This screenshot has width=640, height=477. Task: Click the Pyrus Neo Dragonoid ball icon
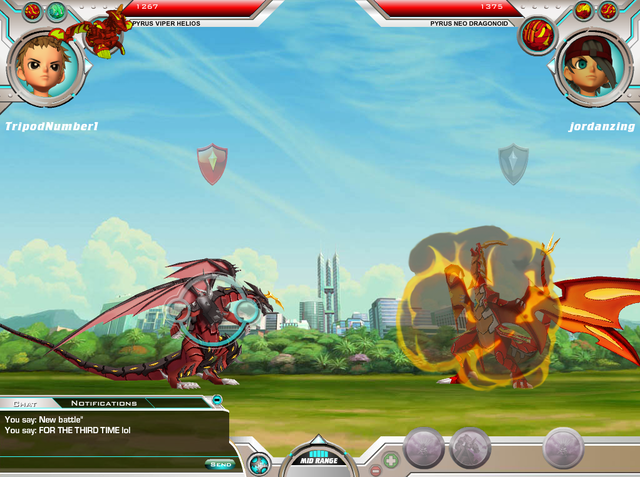538,35
